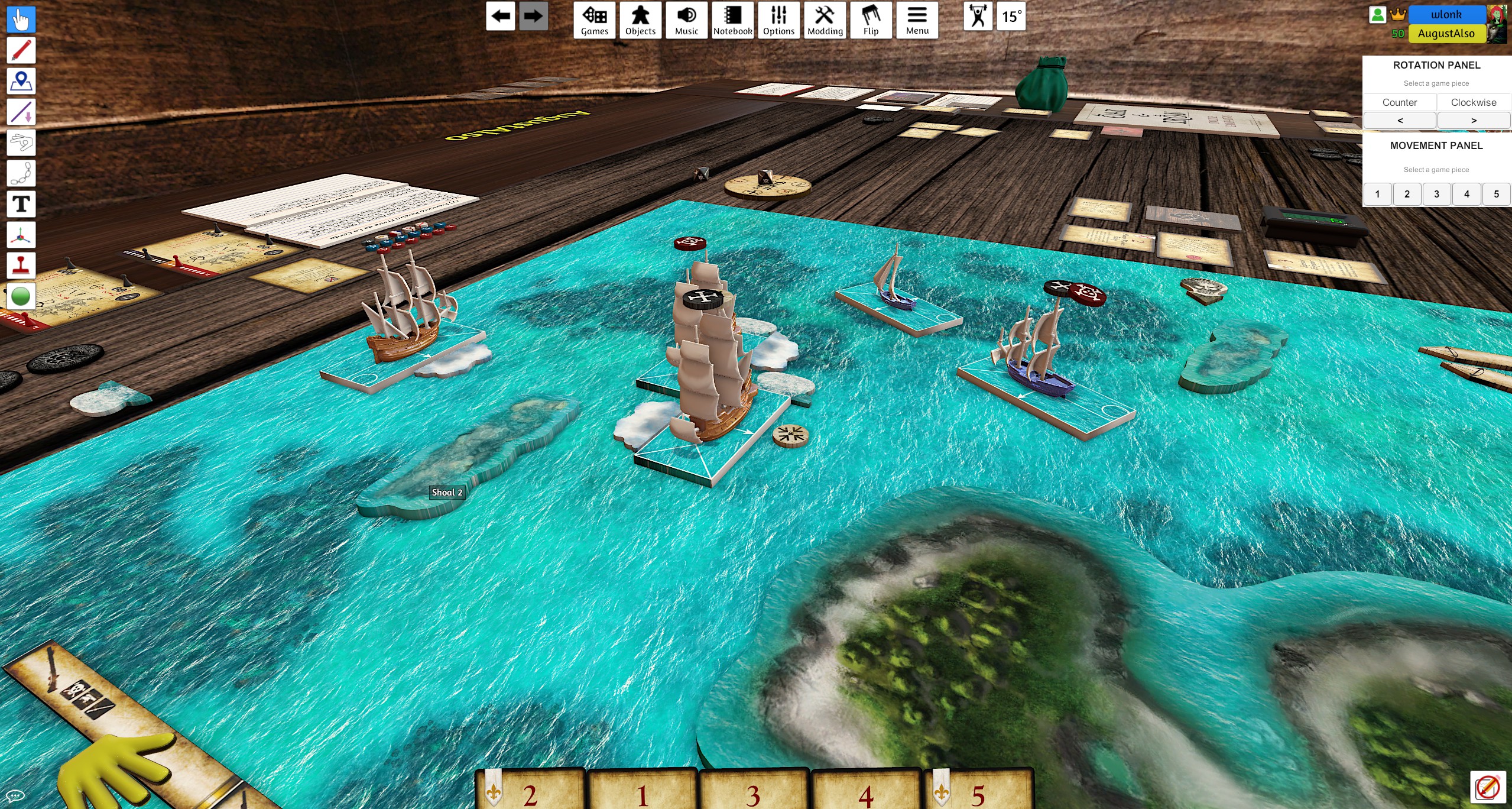Click the redo forward arrow
Viewport: 1512px width, 809px height.
tap(533, 16)
